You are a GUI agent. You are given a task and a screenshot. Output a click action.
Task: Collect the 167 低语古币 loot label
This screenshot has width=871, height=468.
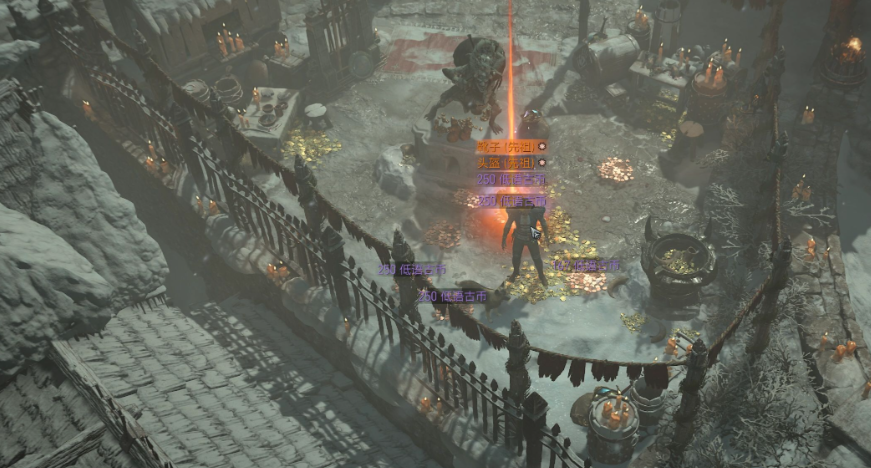(x=587, y=265)
